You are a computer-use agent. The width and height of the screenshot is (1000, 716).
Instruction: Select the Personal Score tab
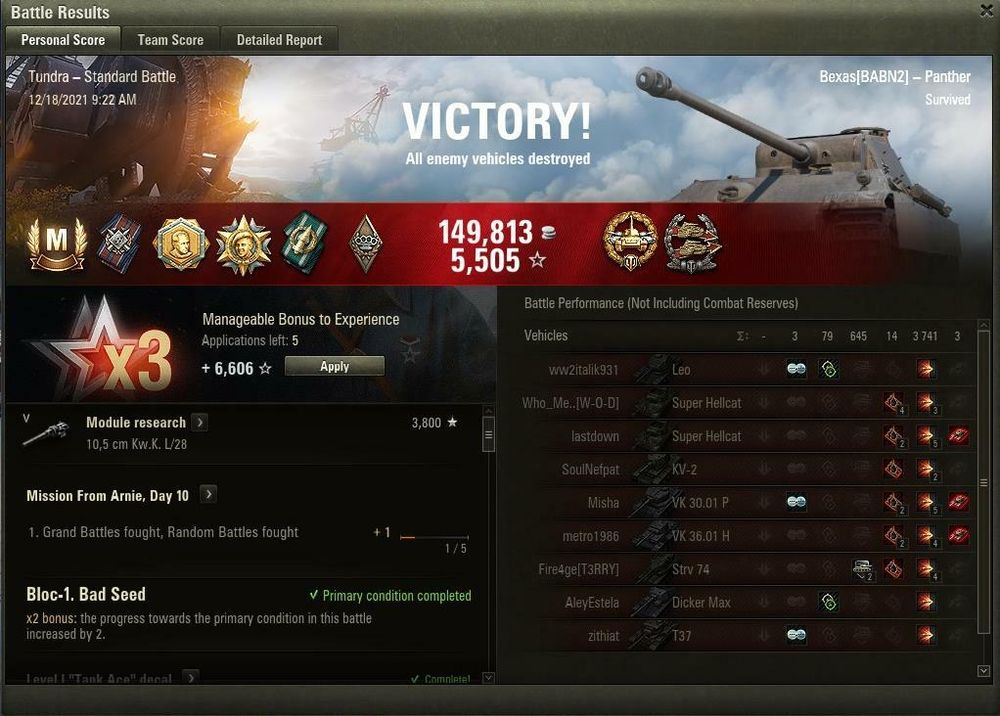(63, 40)
